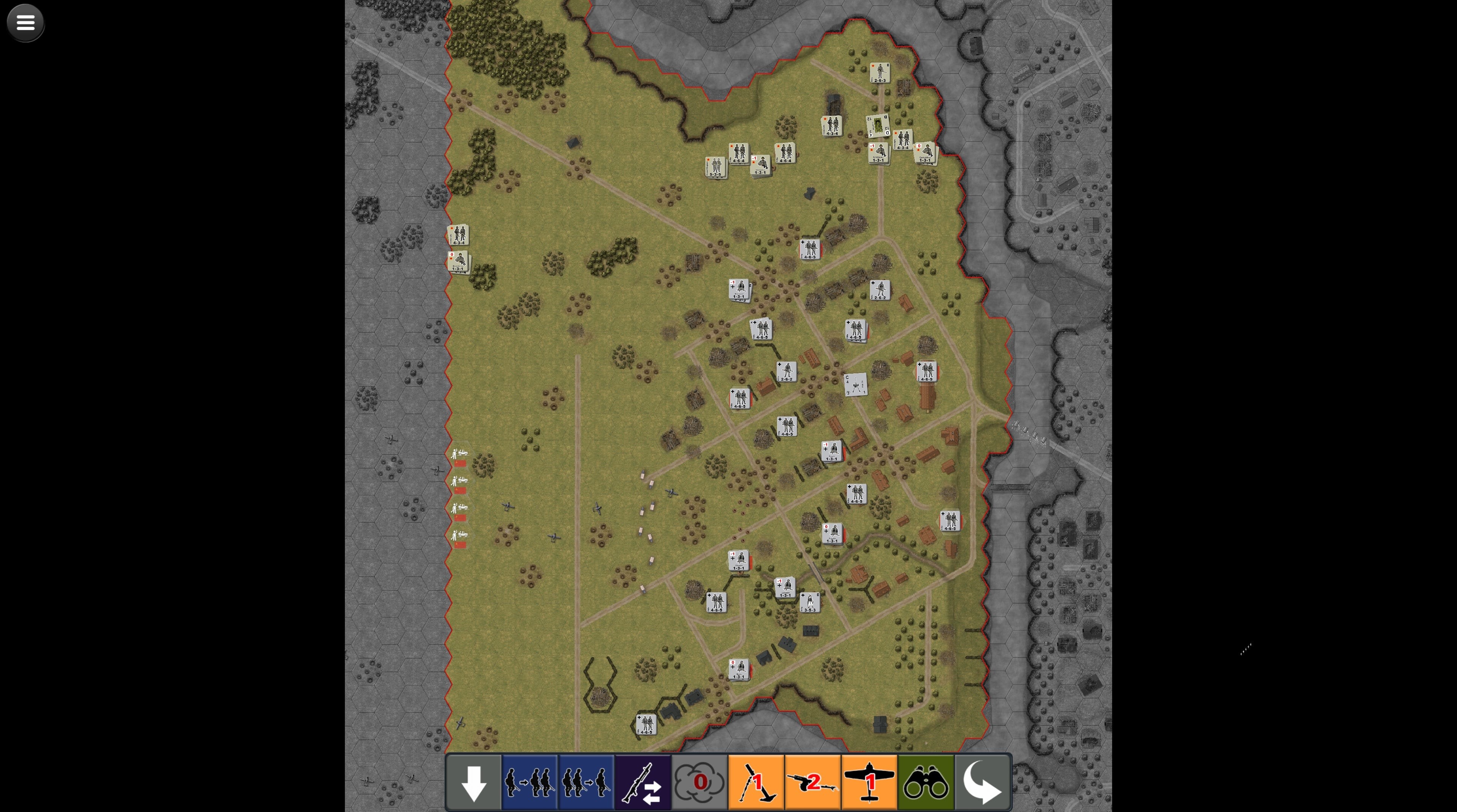Open the hamburger game menu
Screen dimensions: 1457x812
pos(25,22)
